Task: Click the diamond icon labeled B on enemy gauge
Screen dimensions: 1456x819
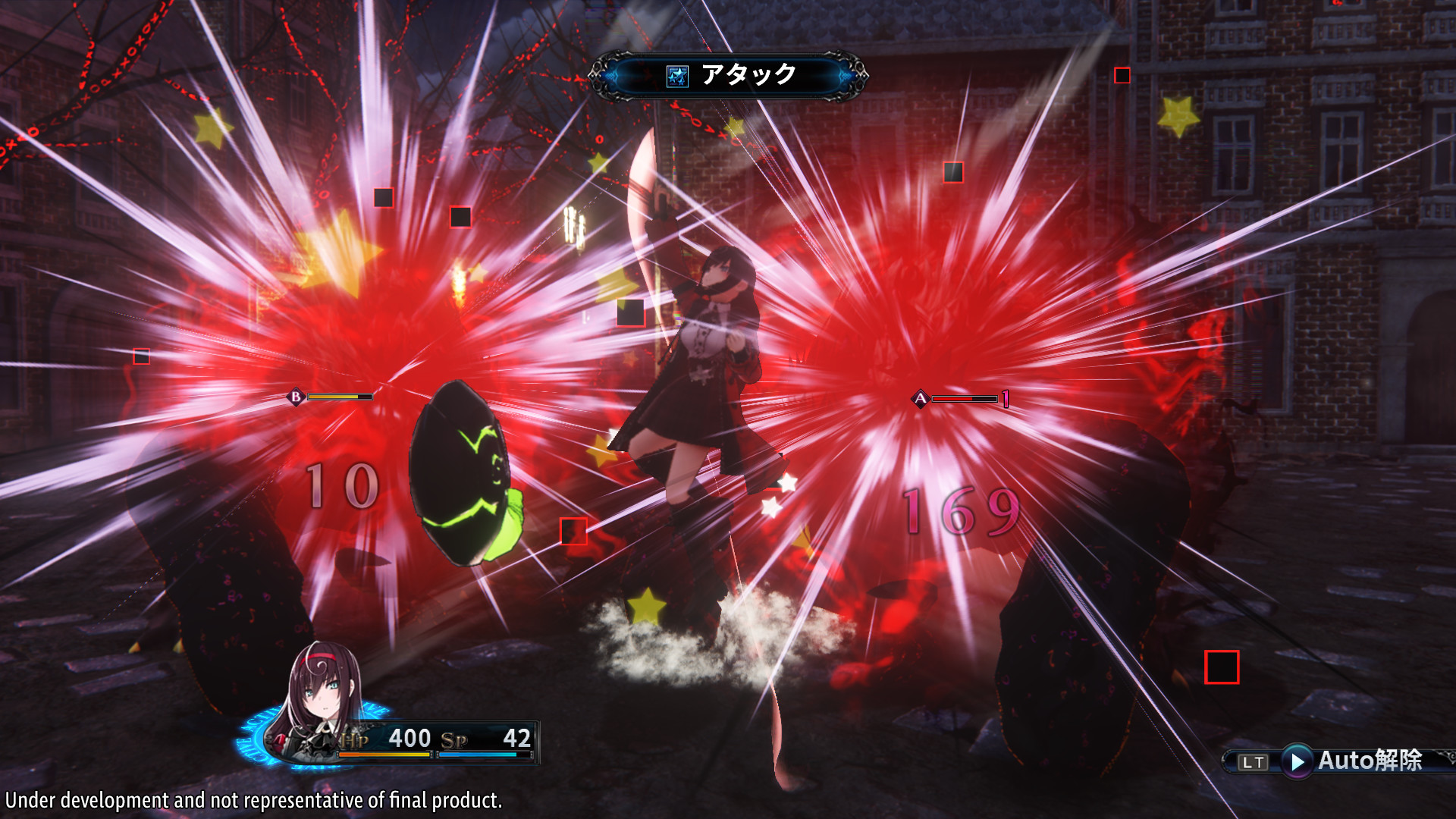Action: [295, 396]
